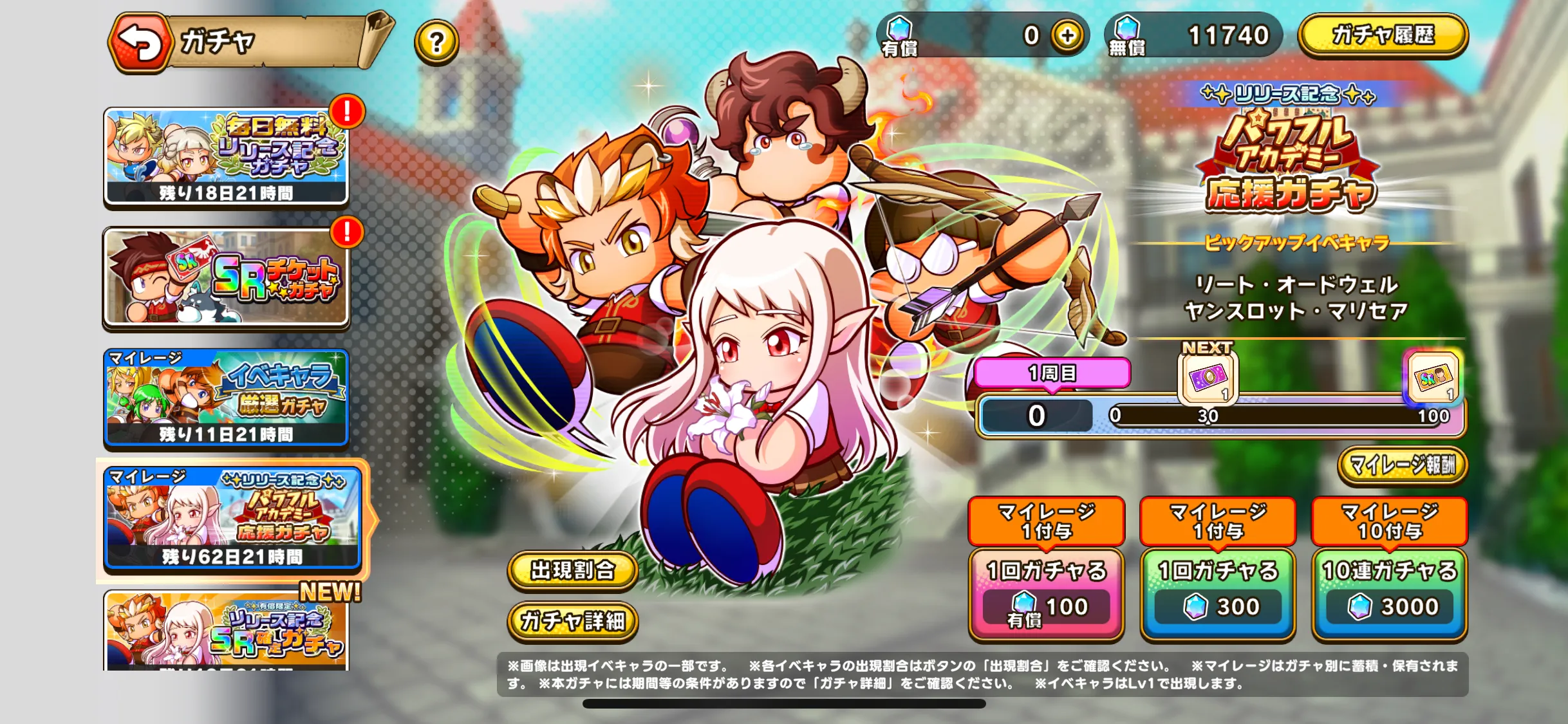This screenshot has width=1568, height=724.
Task: Tap the plus icon to purchase paid gems
Action: pyautogui.click(x=1068, y=35)
